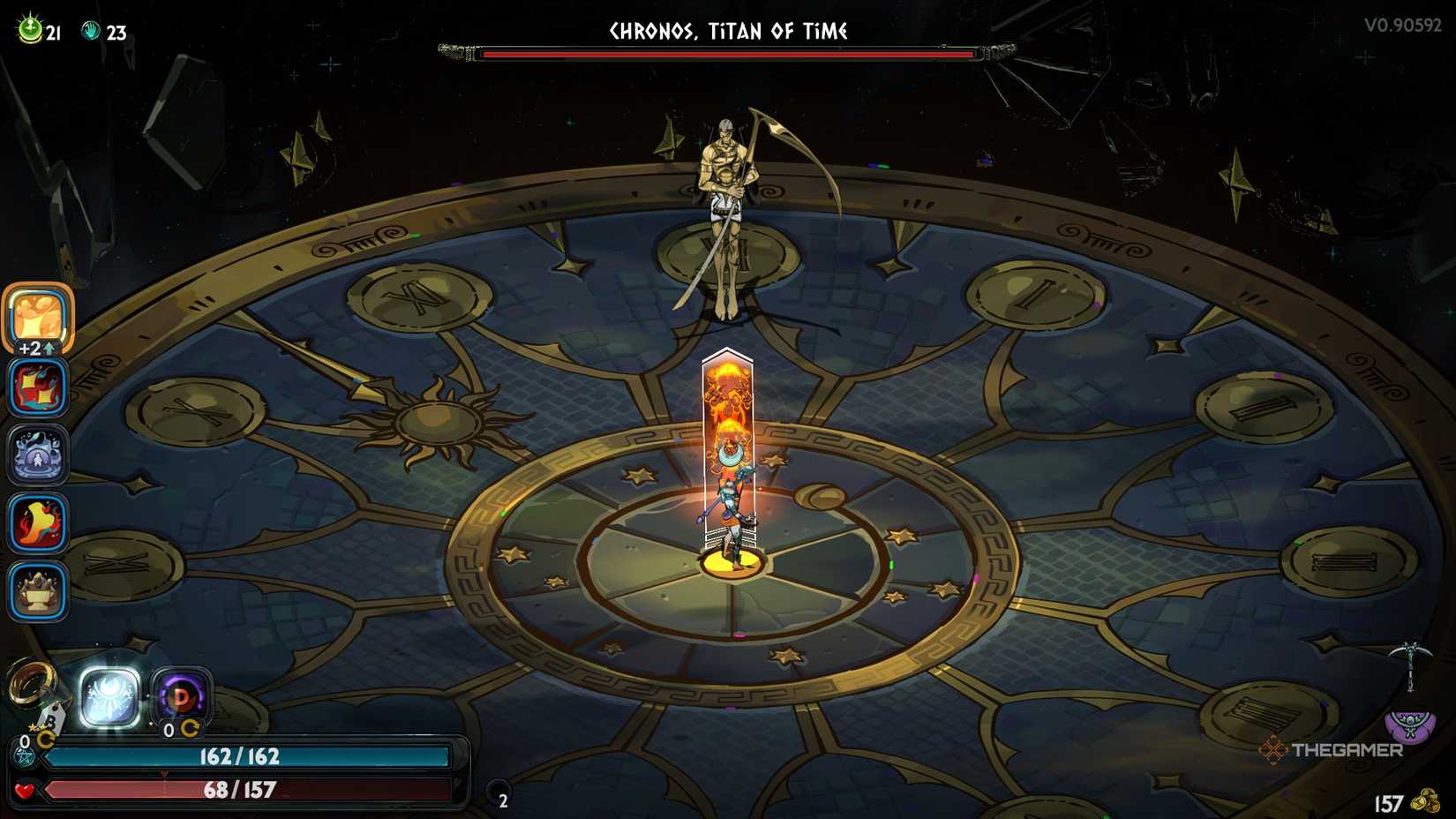Click the red flame boon icon below highlighted slot

click(x=35, y=388)
